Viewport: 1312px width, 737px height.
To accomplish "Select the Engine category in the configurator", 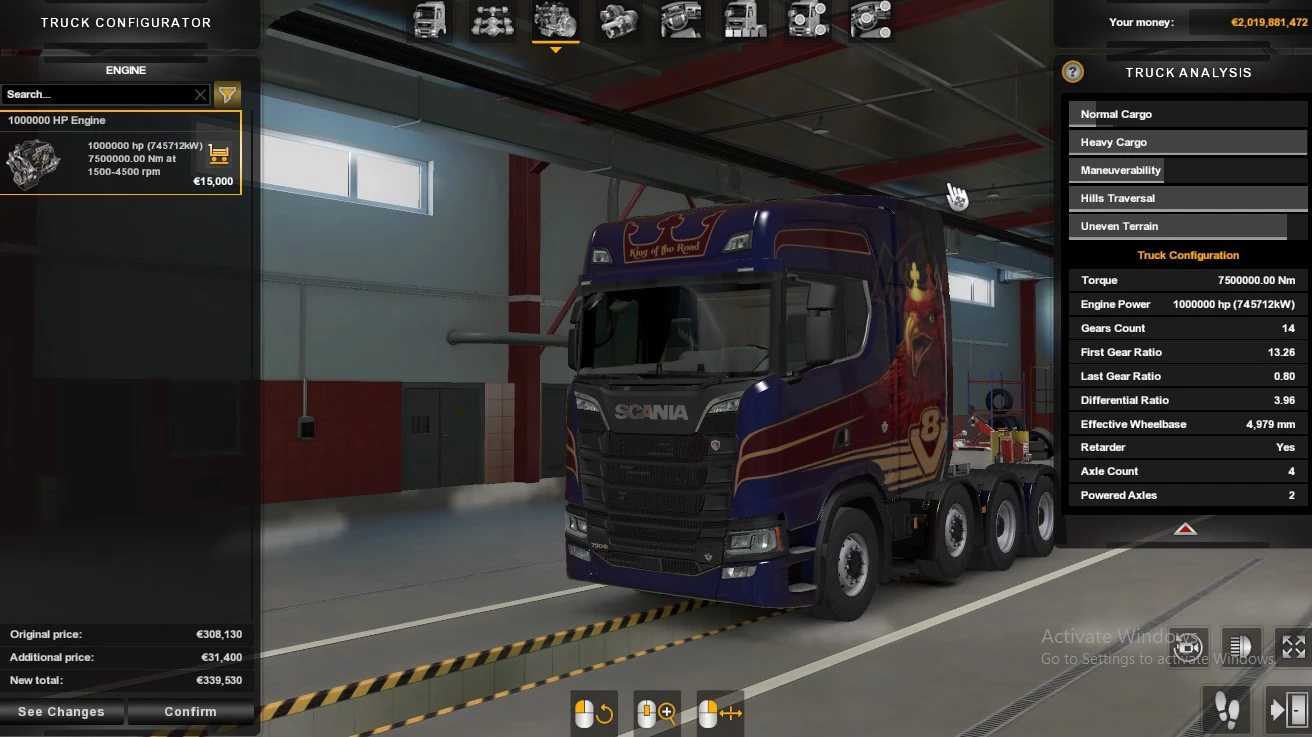I will (x=555, y=20).
